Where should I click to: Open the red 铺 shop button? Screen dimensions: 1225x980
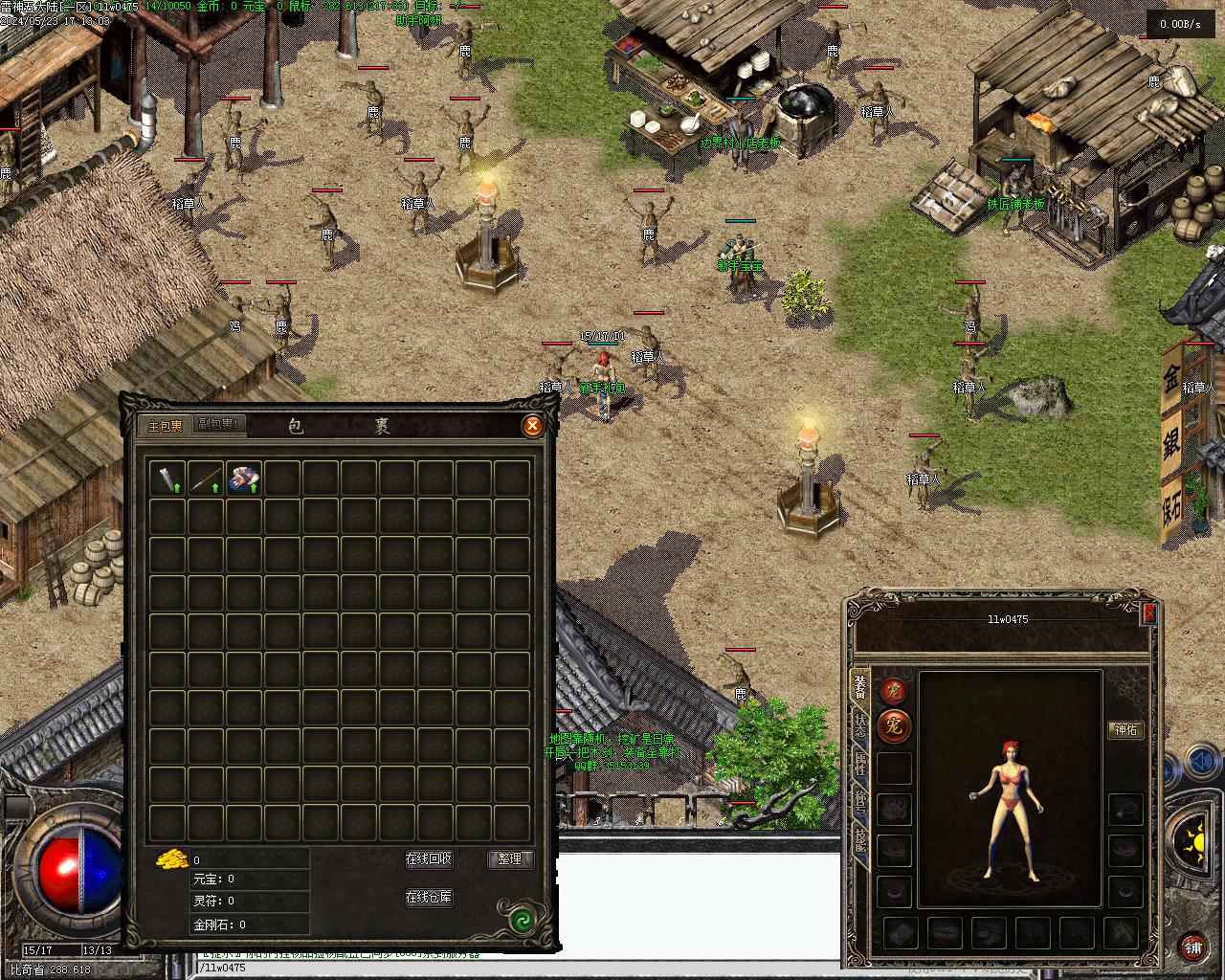click(x=1192, y=947)
